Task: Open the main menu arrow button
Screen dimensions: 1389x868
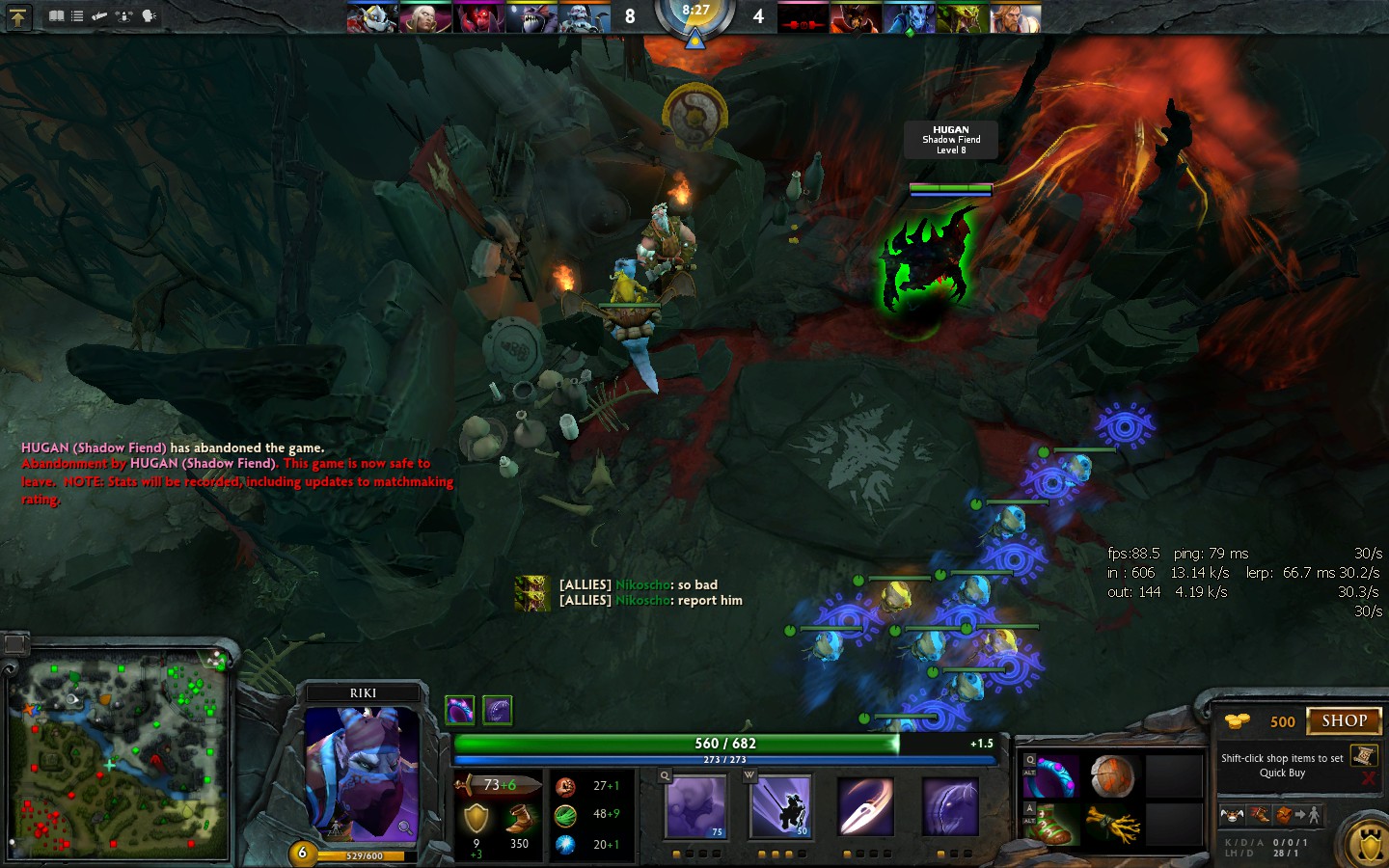Action: click(18, 16)
